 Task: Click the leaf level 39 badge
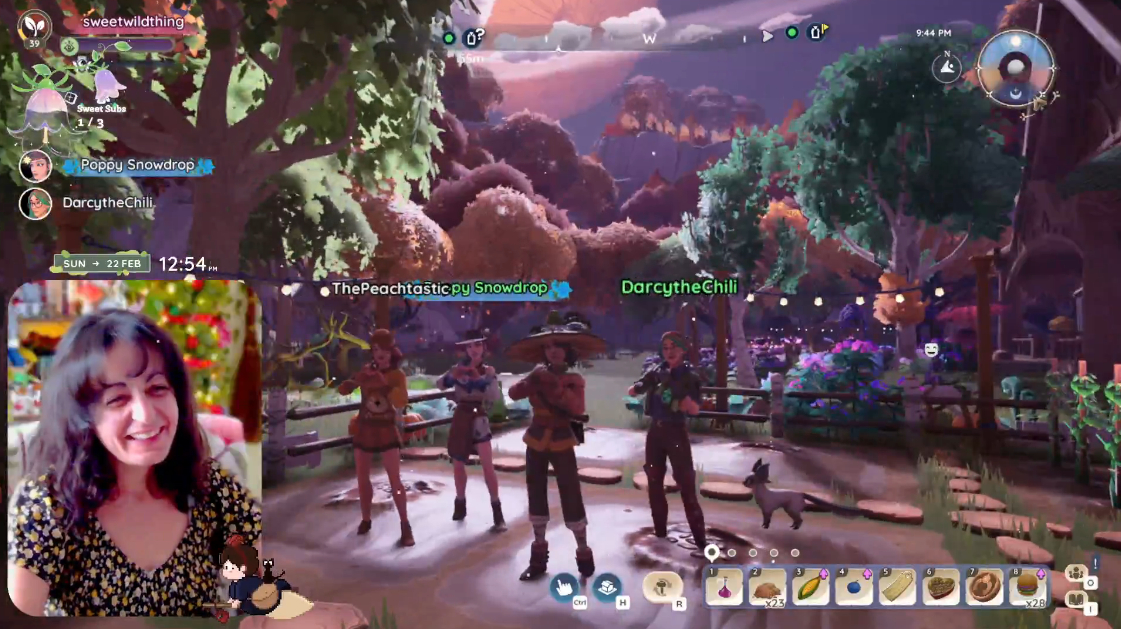[35, 27]
